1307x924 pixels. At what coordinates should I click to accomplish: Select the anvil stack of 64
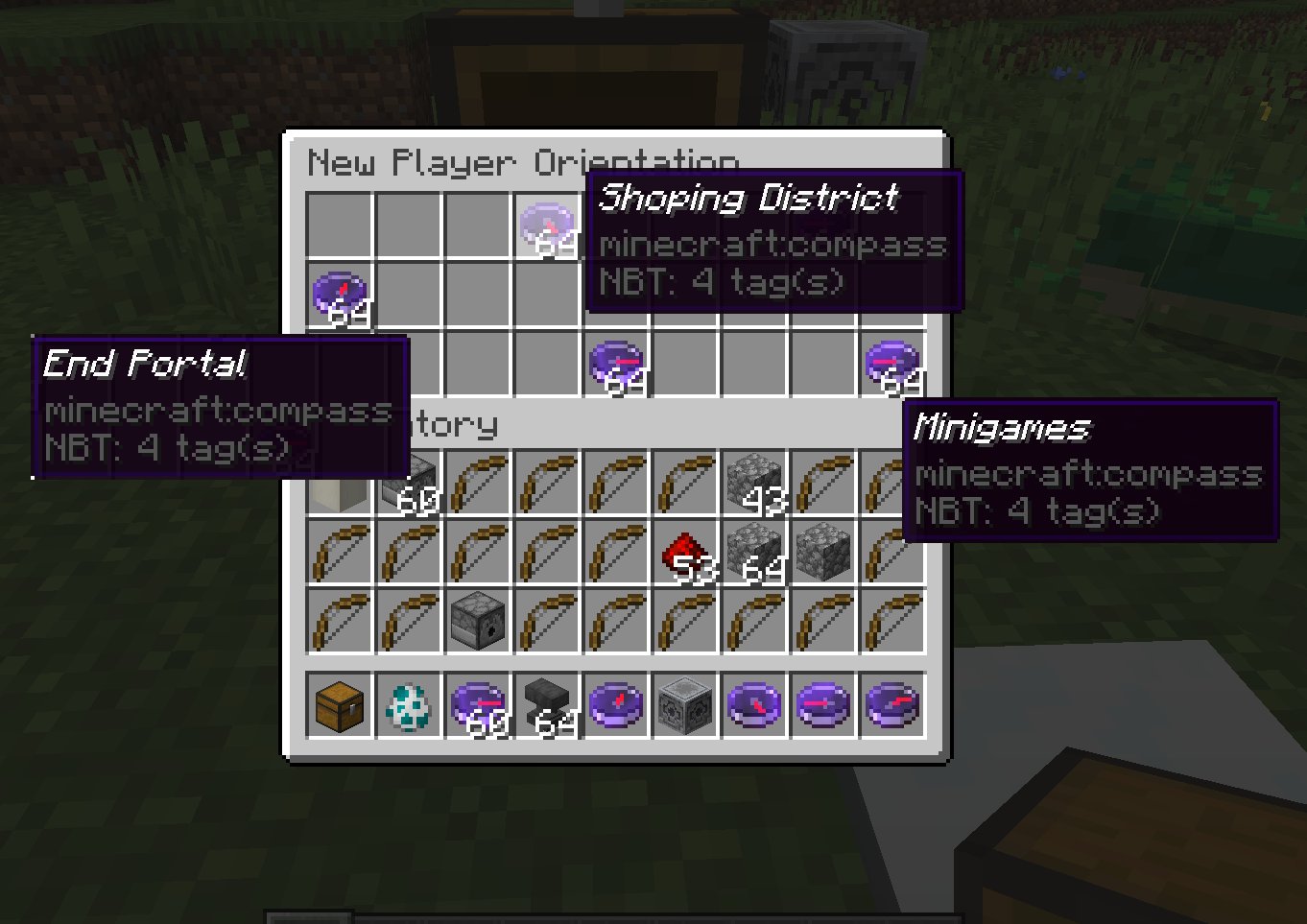click(x=547, y=707)
